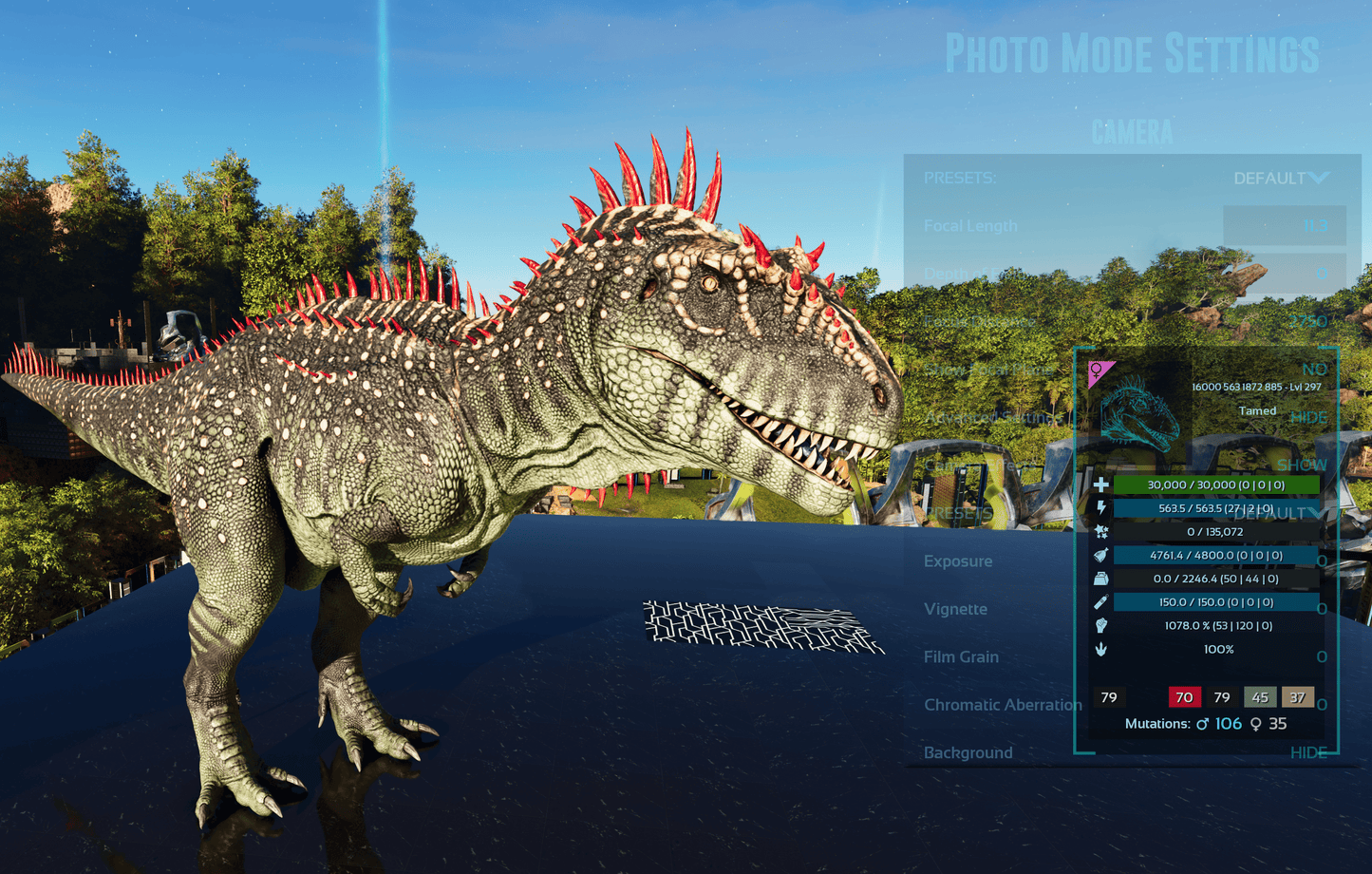Viewport: 1372px width, 874px height.
Task: Open the camera Presets dropdown under the Camera heading
Action: (1280, 179)
